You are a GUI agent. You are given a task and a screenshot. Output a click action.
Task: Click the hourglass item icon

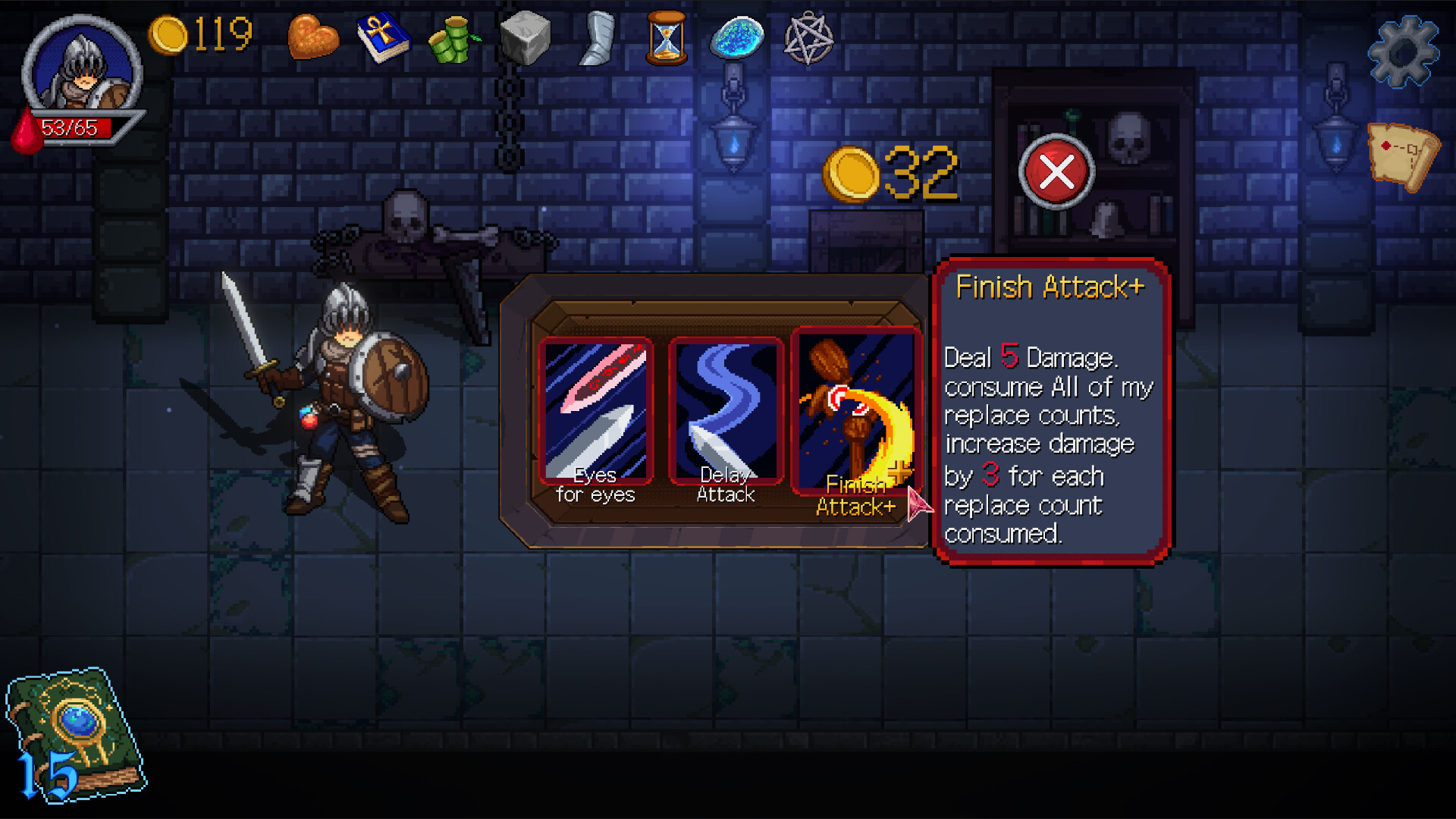point(665,36)
